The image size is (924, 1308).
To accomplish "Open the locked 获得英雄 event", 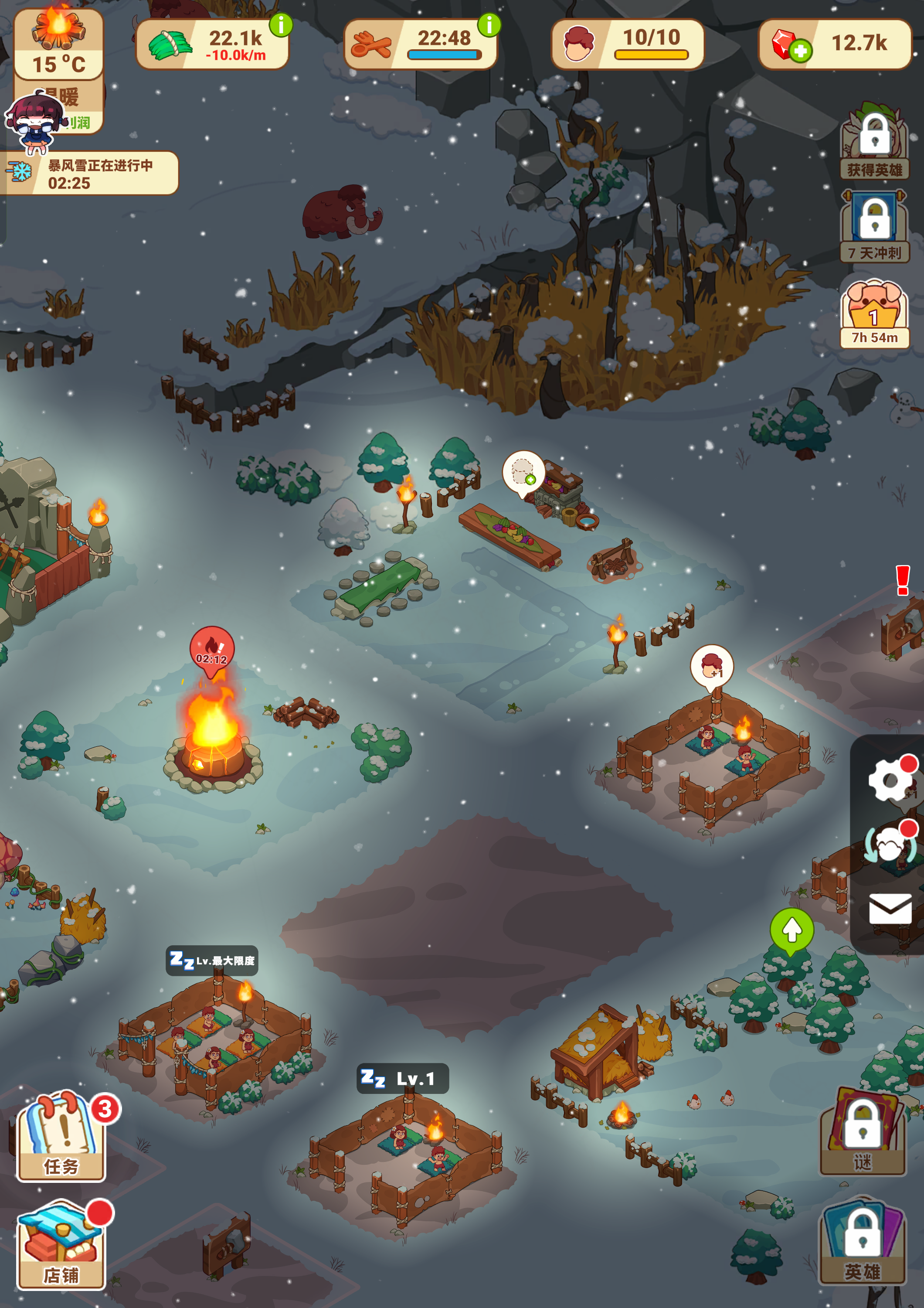I will (874, 143).
